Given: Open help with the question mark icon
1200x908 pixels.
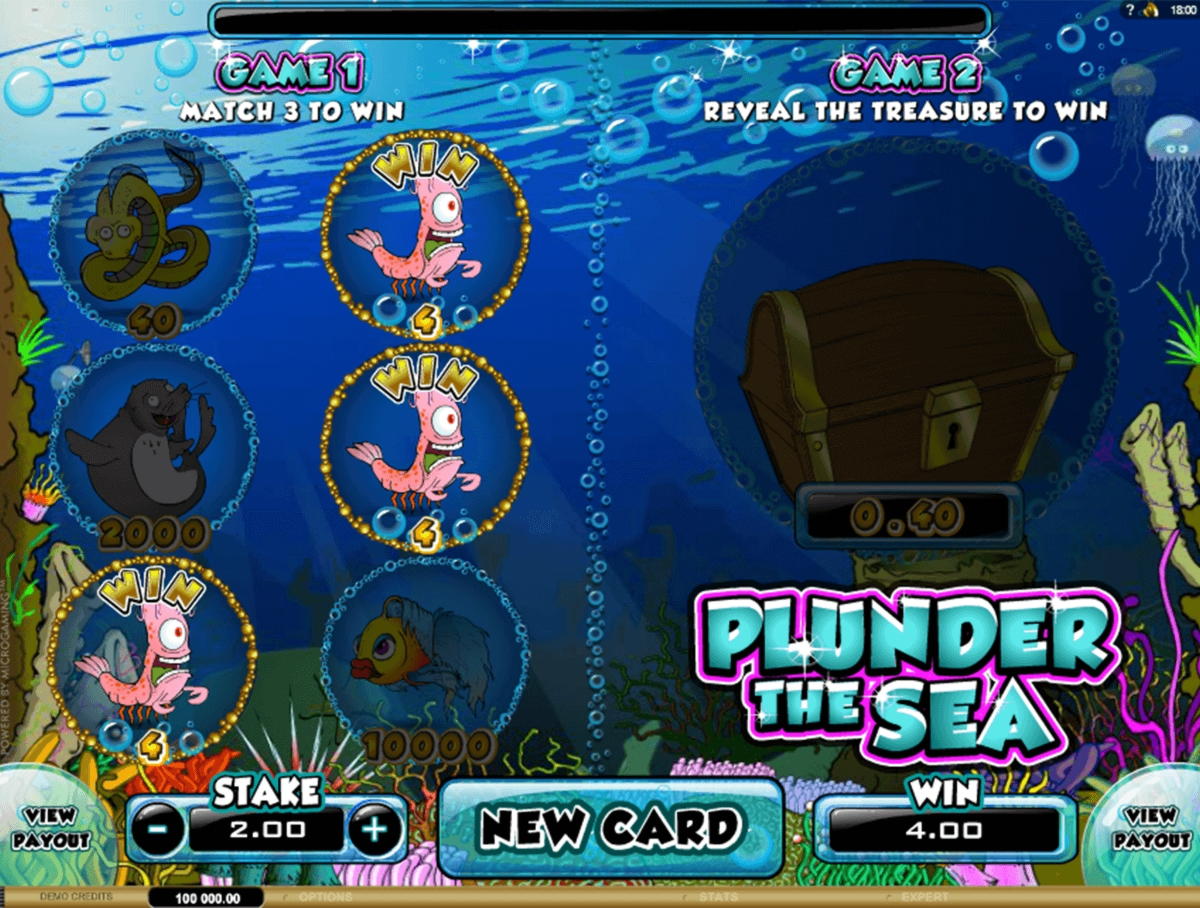Looking at the screenshot, I should [x=1128, y=10].
